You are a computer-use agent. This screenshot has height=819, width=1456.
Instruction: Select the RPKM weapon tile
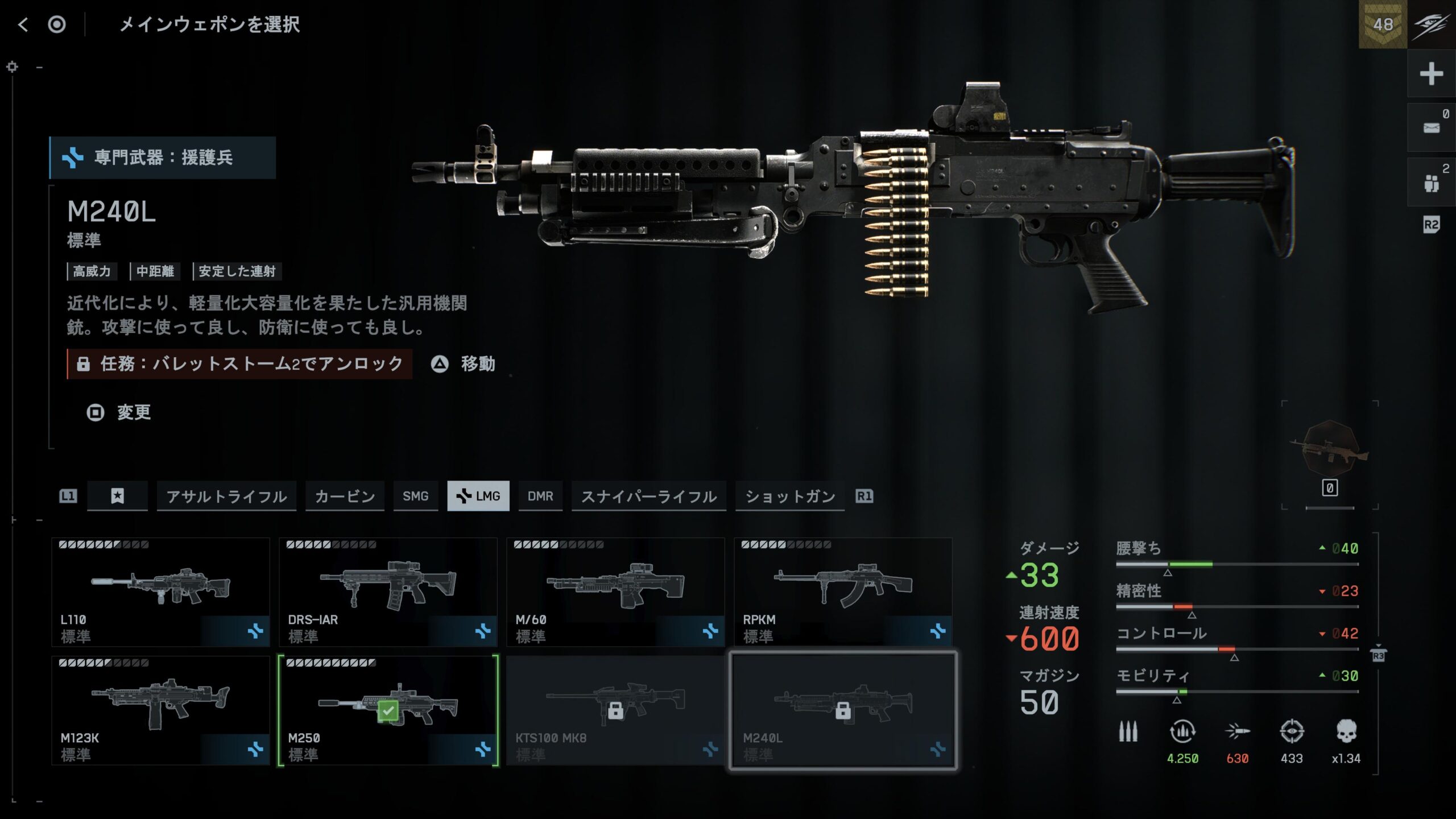pyautogui.click(x=843, y=591)
